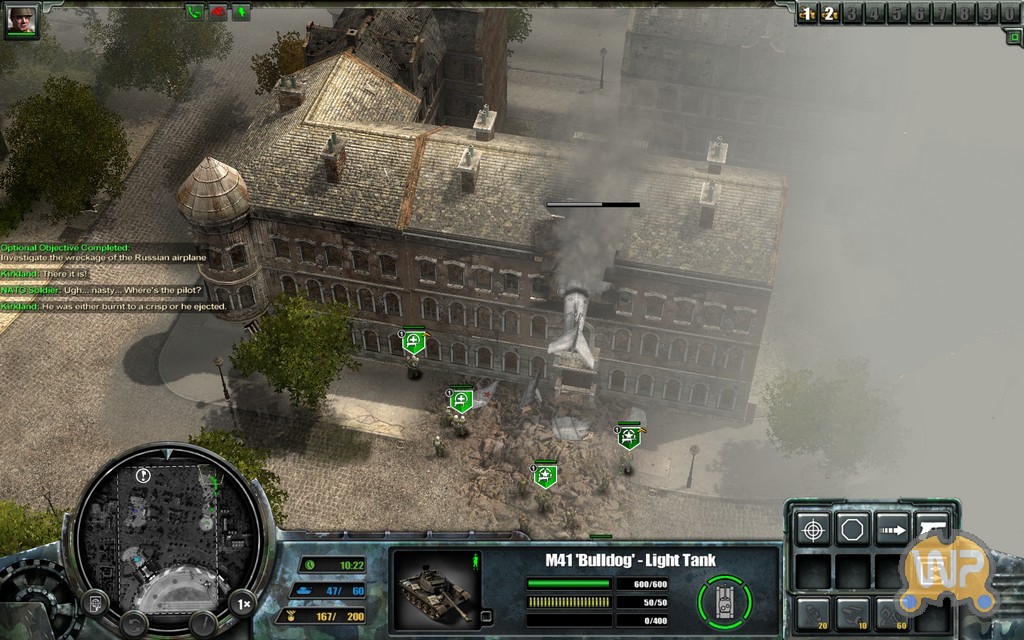Use the support ability costing 20

(x=812, y=614)
